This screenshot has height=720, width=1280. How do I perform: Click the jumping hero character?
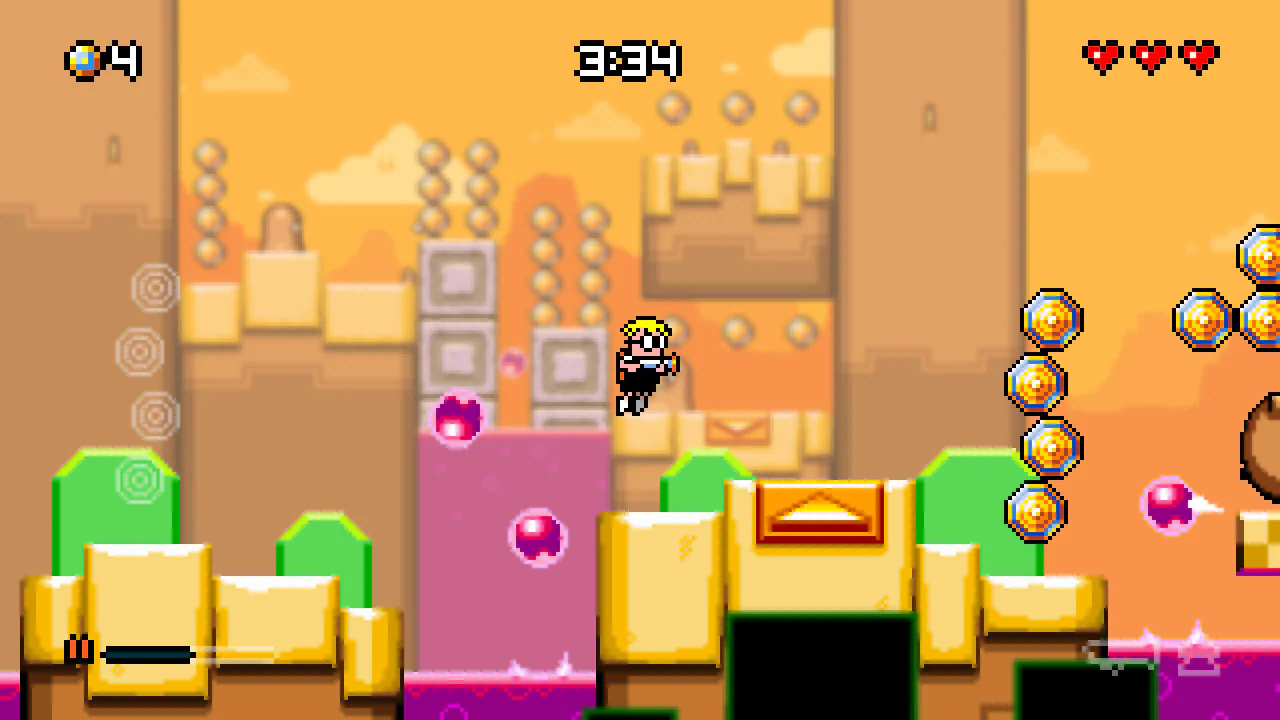coord(645,365)
